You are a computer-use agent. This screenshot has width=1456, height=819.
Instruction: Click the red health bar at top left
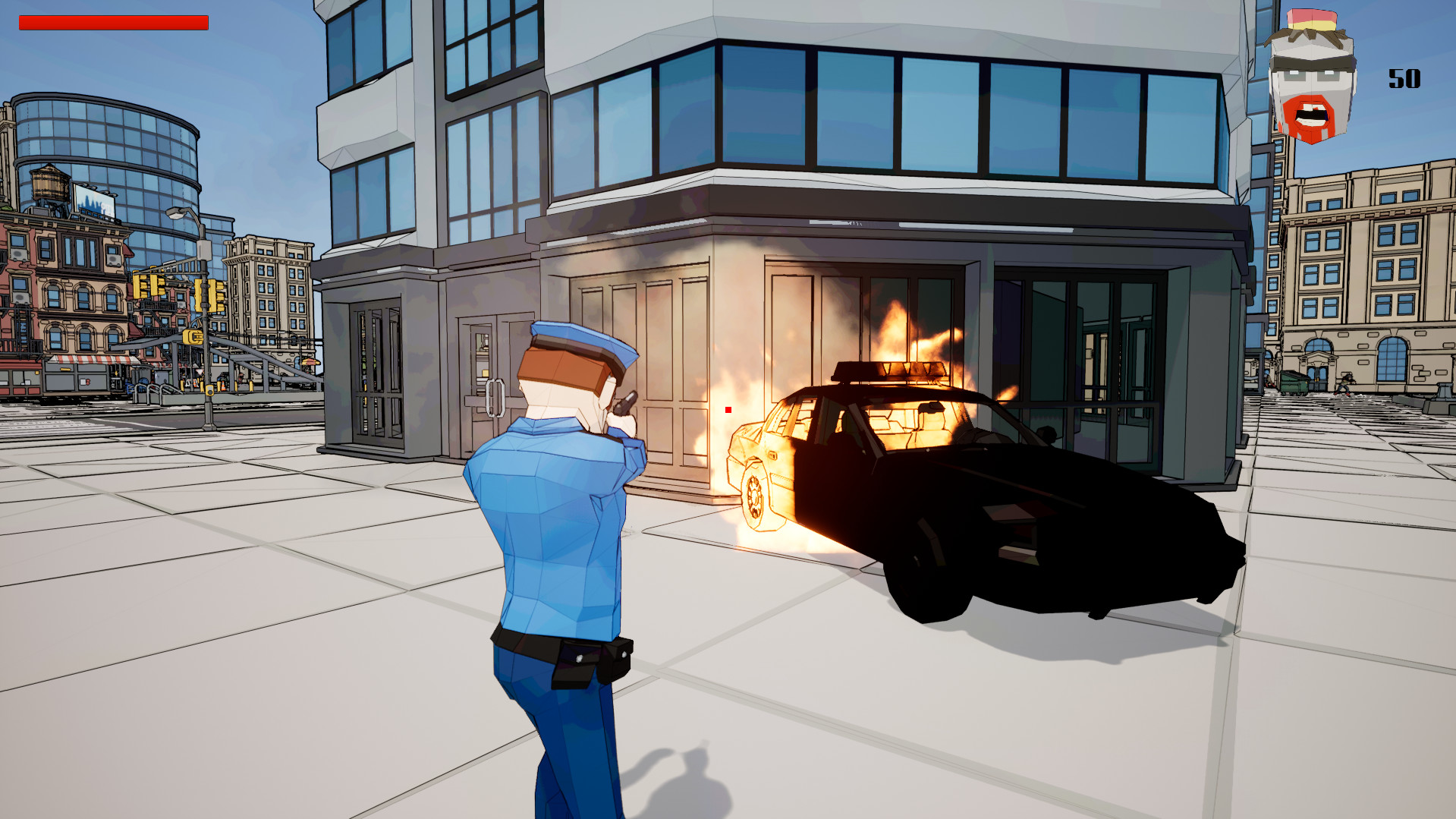point(115,21)
